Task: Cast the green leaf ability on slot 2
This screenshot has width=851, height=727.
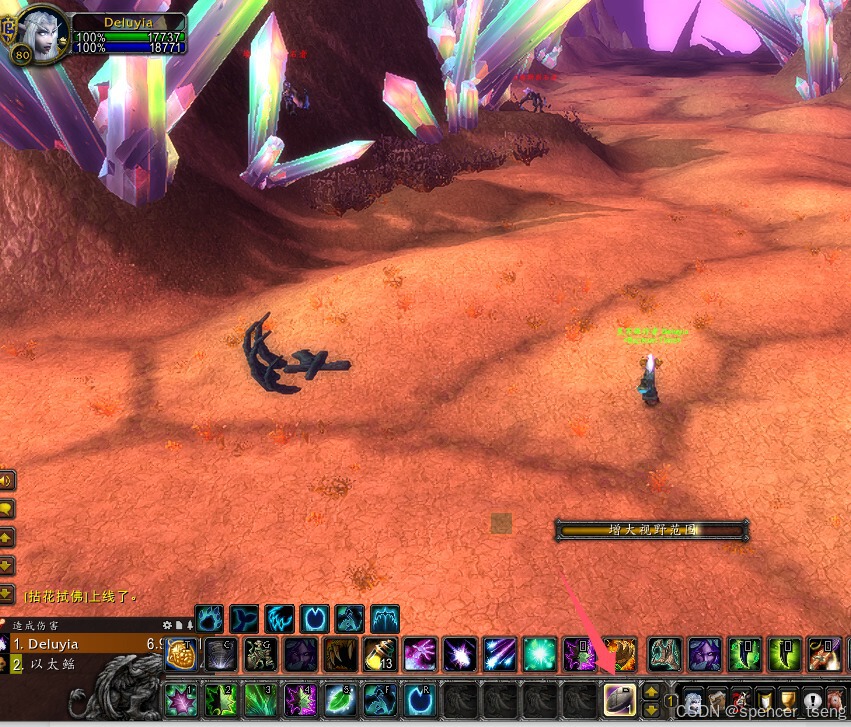Action: click(x=220, y=695)
